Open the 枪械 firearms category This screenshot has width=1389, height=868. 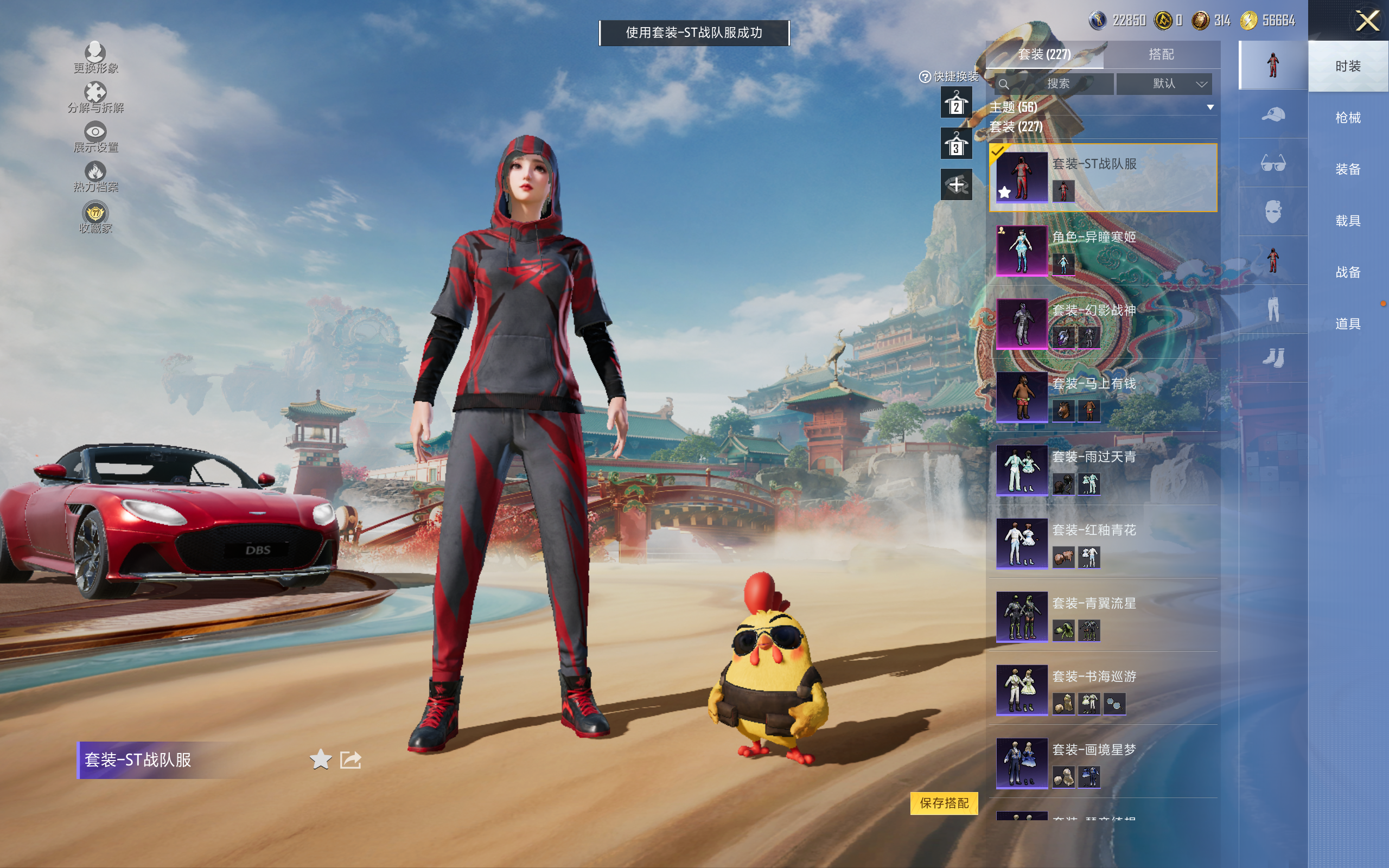[1348, 118]
